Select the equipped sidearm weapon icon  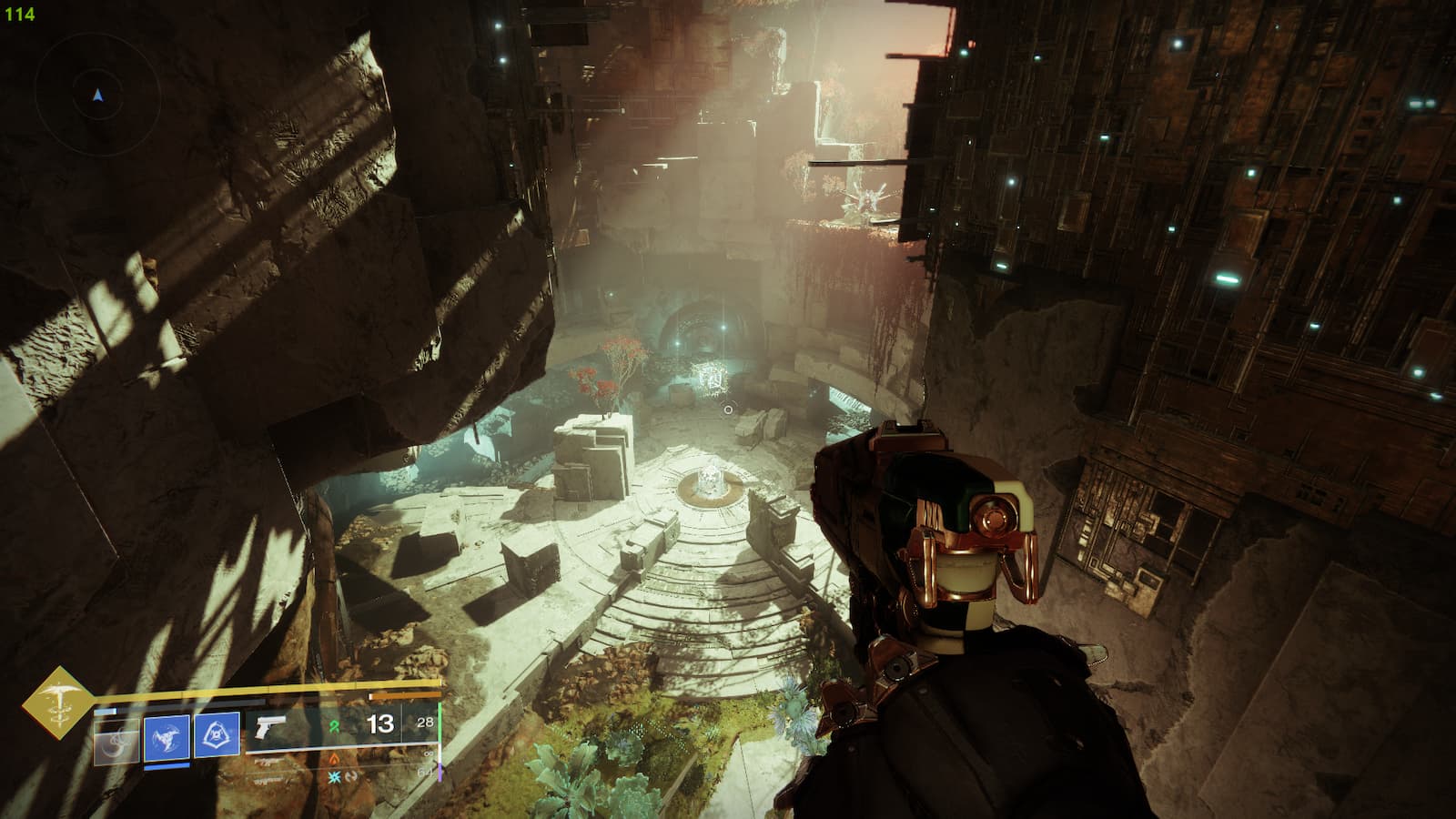(269, 728)
